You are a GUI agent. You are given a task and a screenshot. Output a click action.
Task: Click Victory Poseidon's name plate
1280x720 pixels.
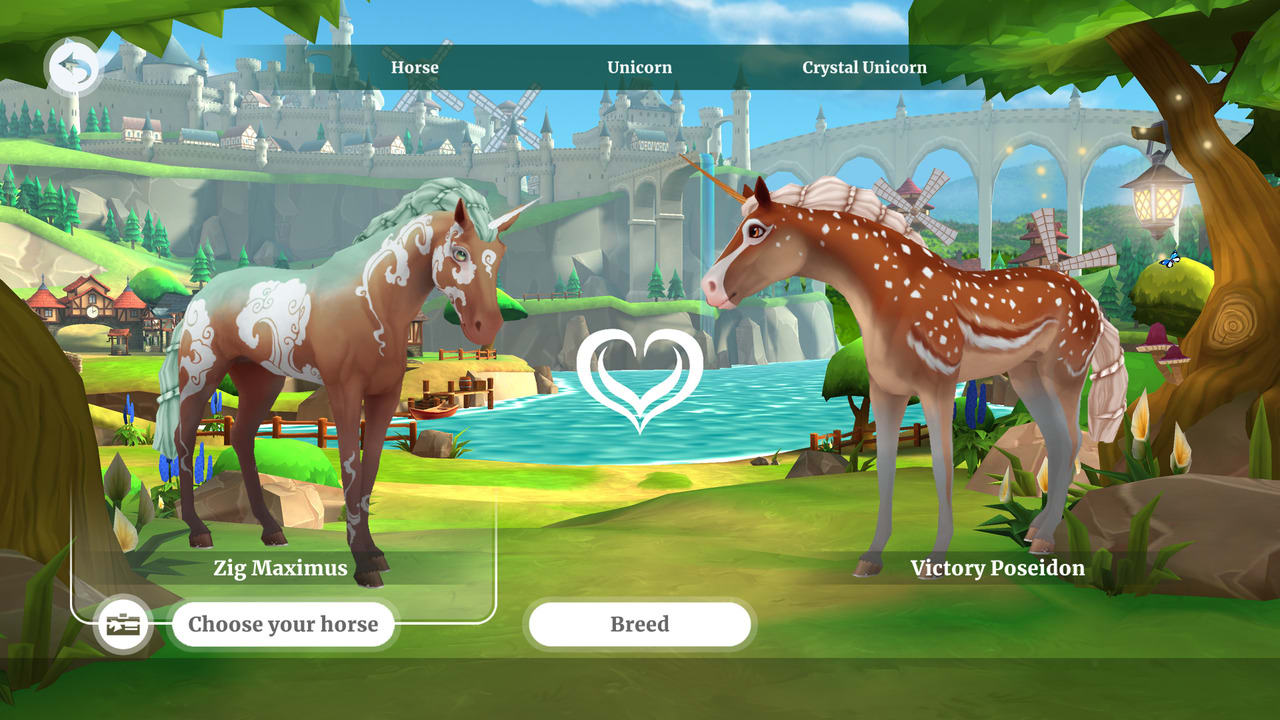[x=996, y=568]
